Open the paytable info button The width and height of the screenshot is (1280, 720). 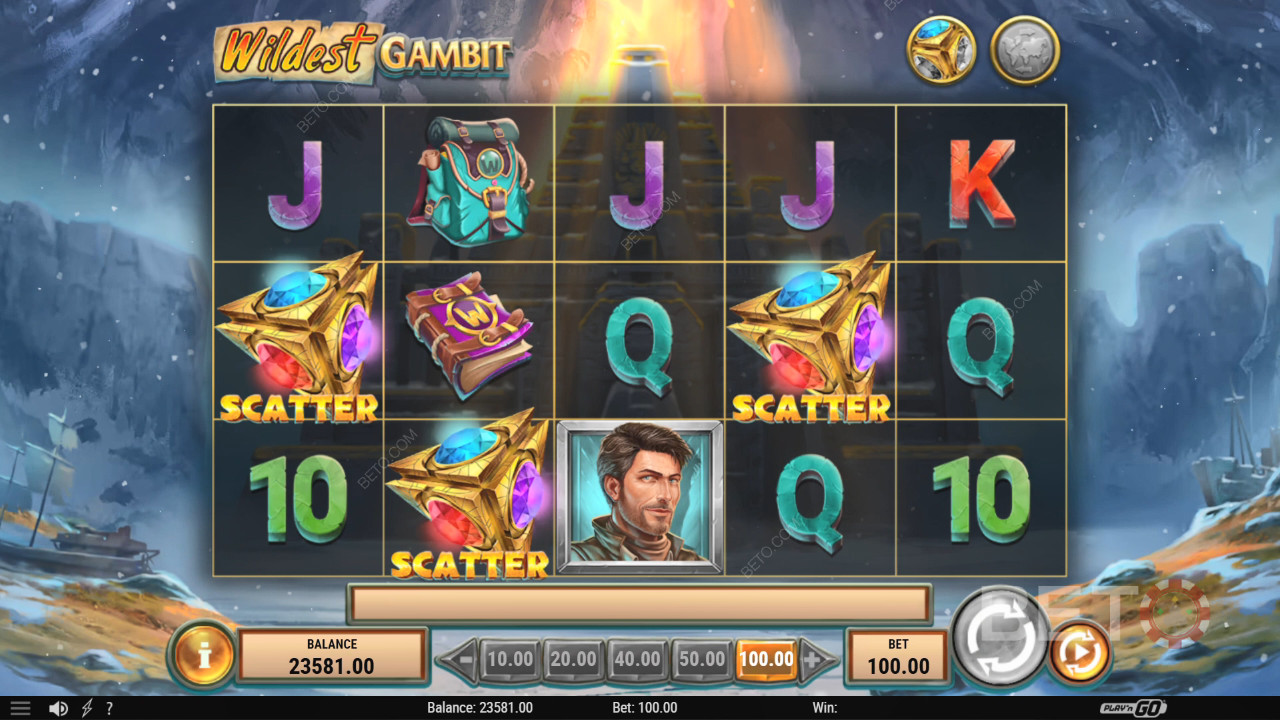point(204,656)
